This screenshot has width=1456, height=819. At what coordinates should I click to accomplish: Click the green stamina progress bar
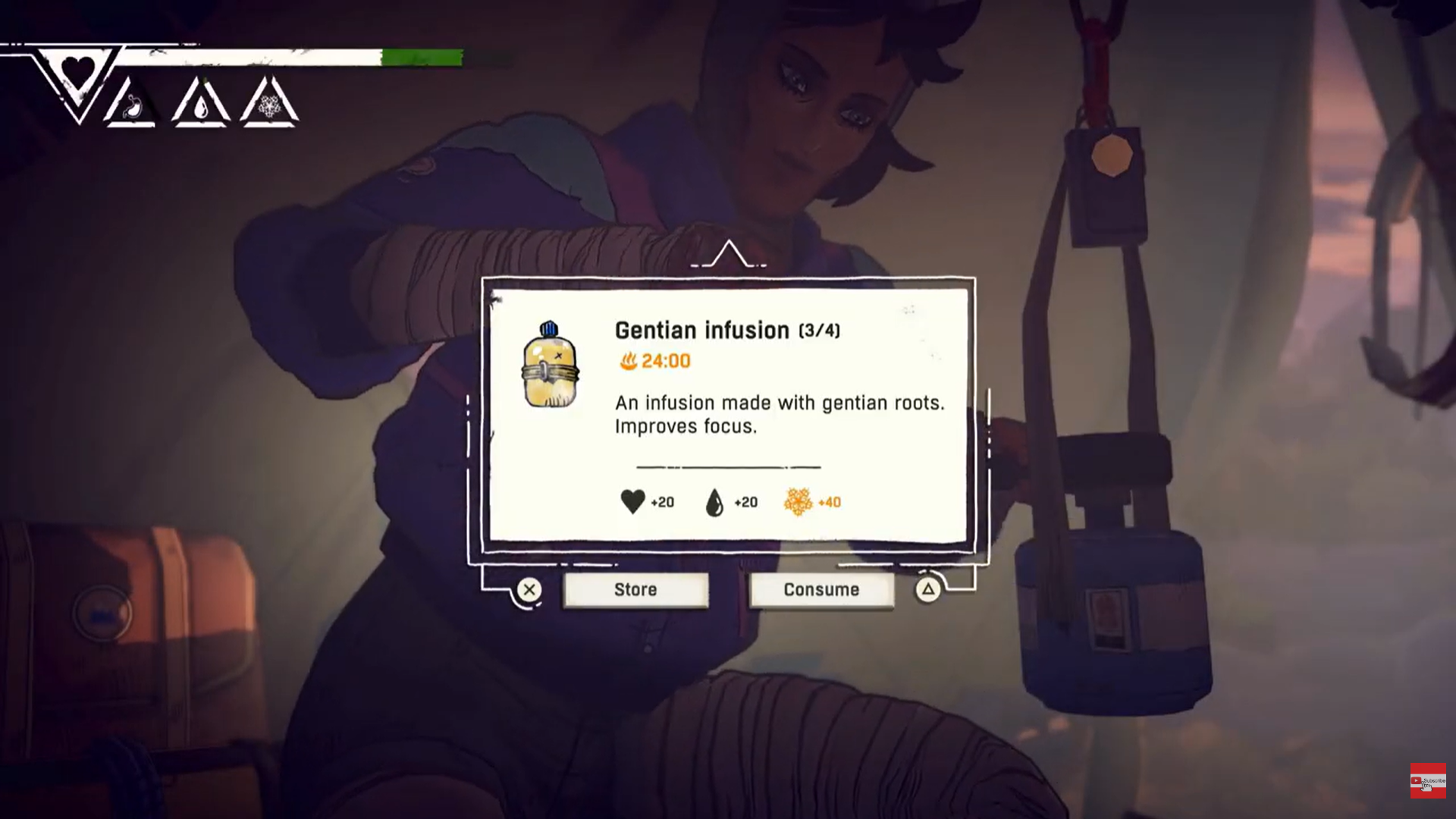[422, 56]
